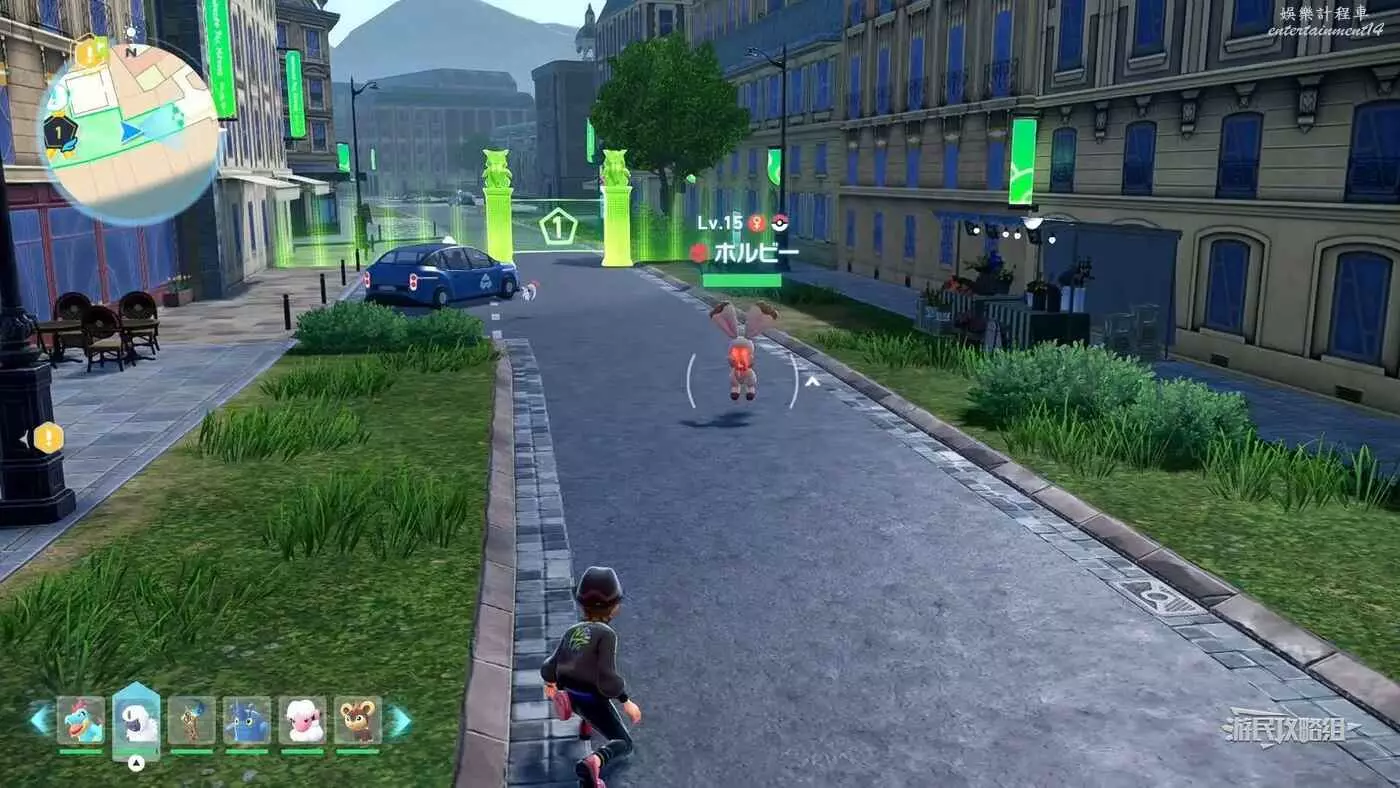
Task: Choose the highlighted Absol party slot
Action: pyautogui.click(x=137, y=720)
